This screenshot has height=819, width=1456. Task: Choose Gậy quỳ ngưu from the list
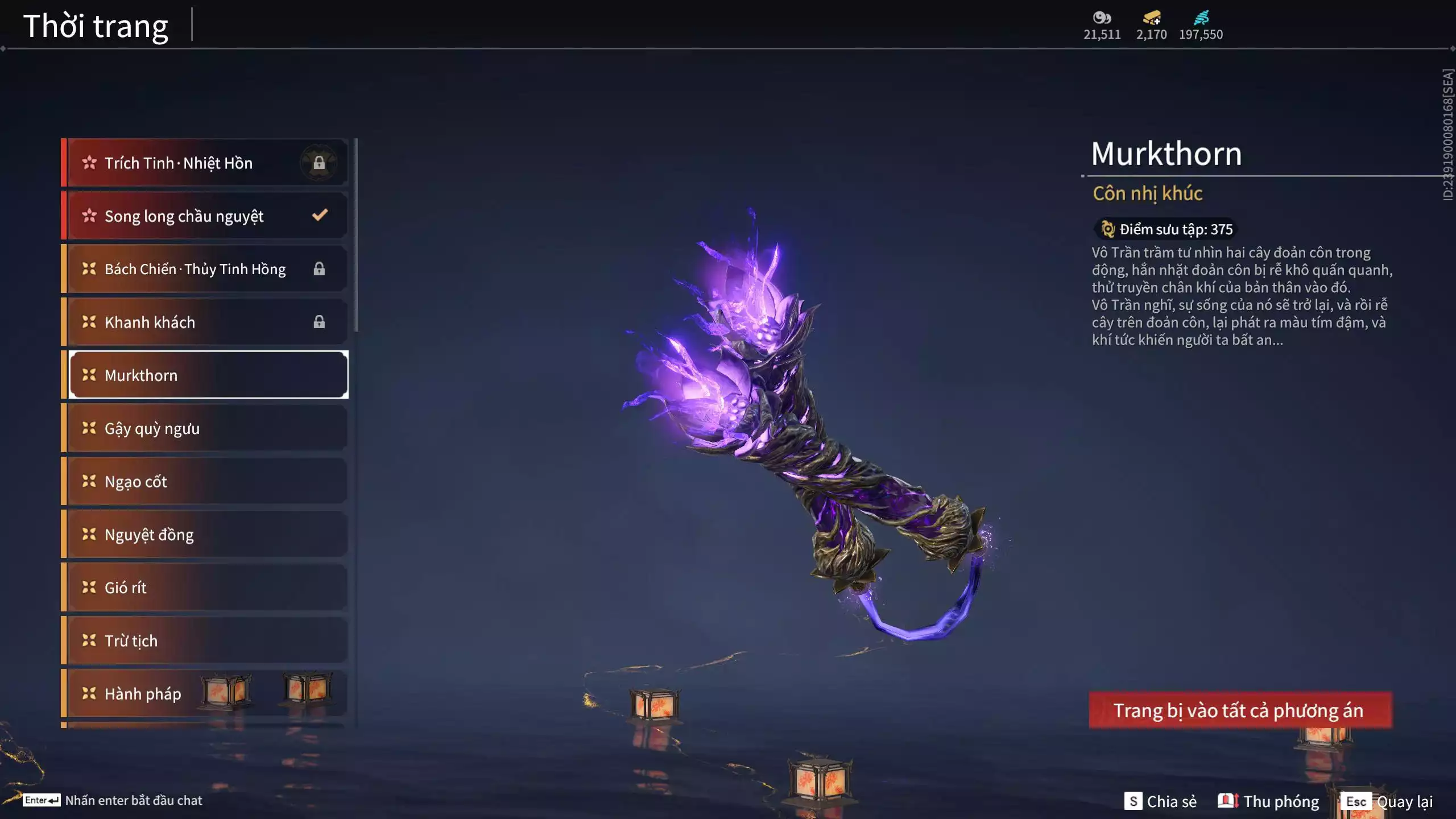tap(205, 428)
